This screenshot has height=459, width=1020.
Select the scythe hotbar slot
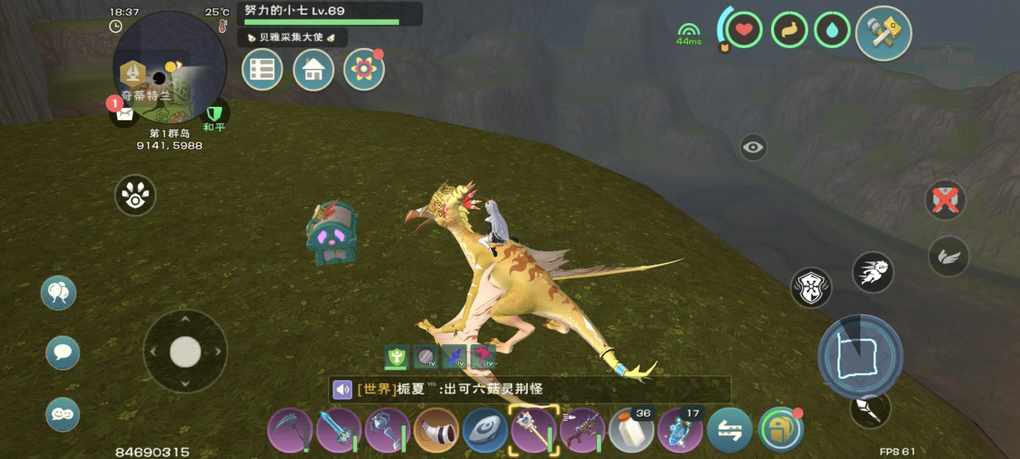click(289, 431)
